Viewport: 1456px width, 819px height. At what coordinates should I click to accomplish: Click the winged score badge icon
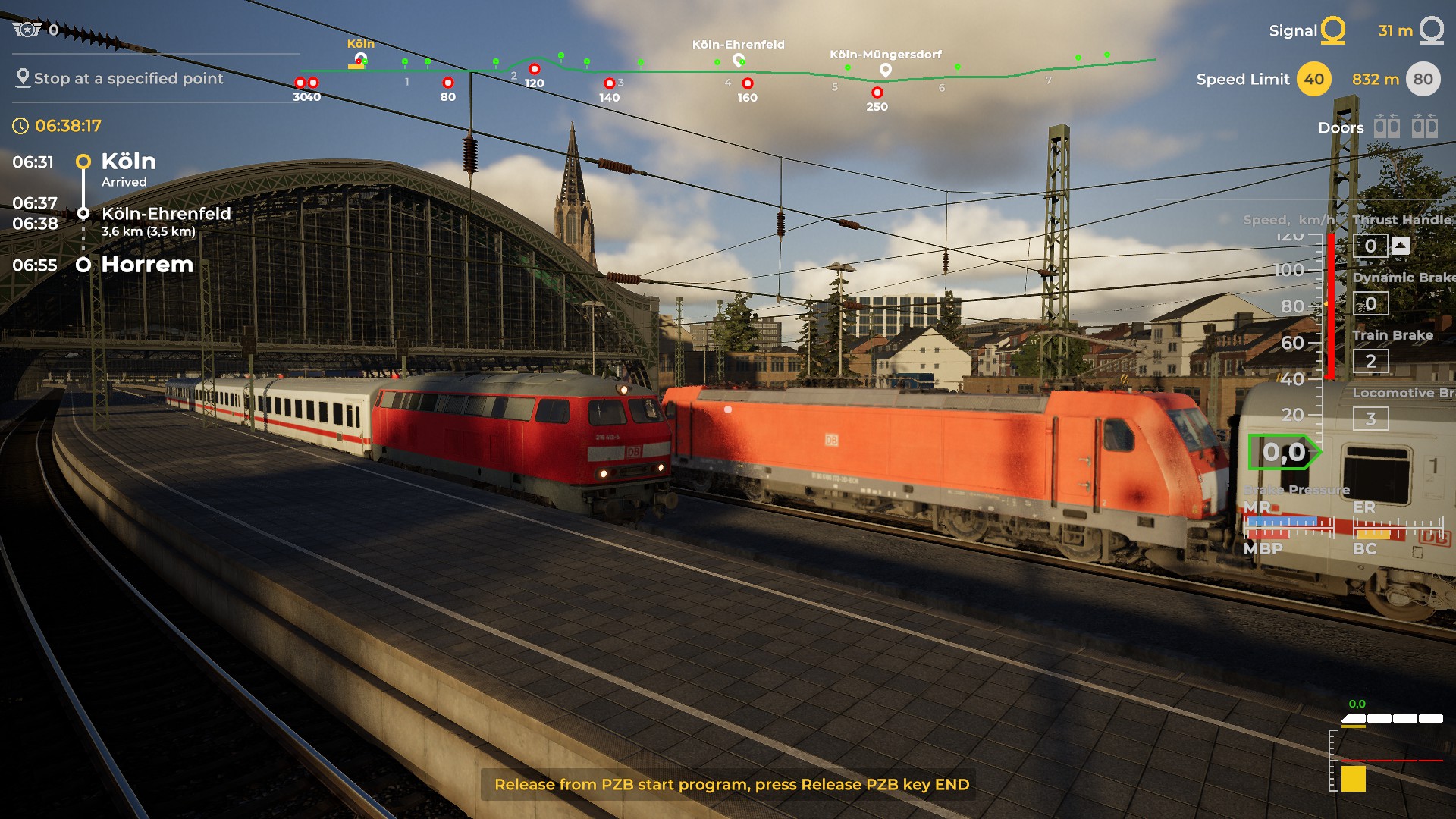(27, 30)
